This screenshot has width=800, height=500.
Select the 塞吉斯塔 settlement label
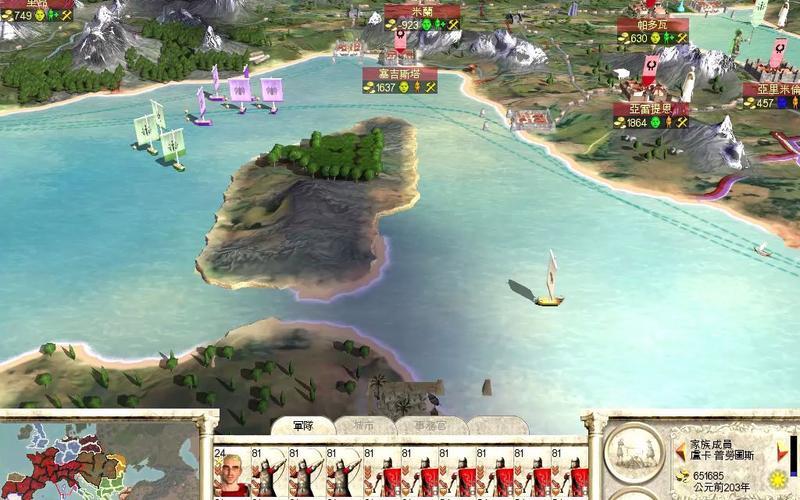click(403, 74)
